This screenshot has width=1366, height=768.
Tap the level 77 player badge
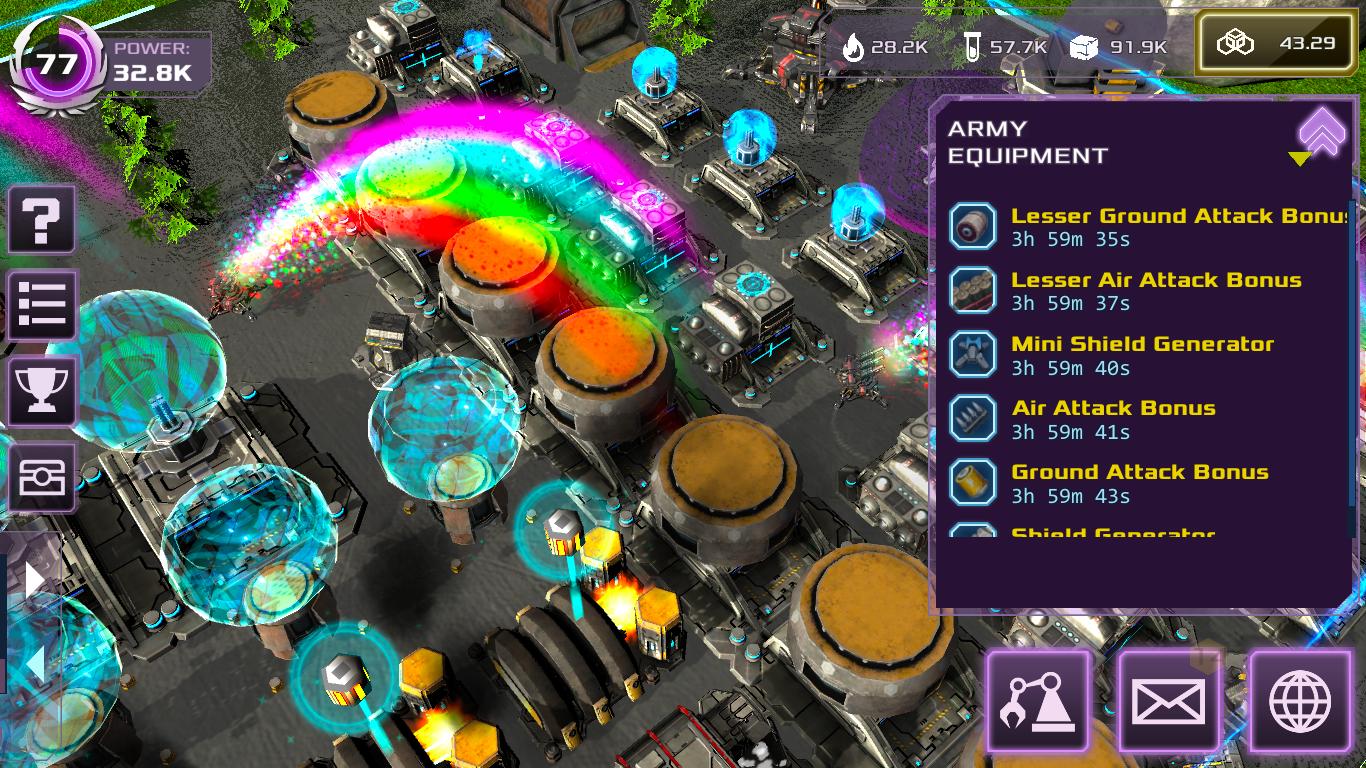point(57,63)
